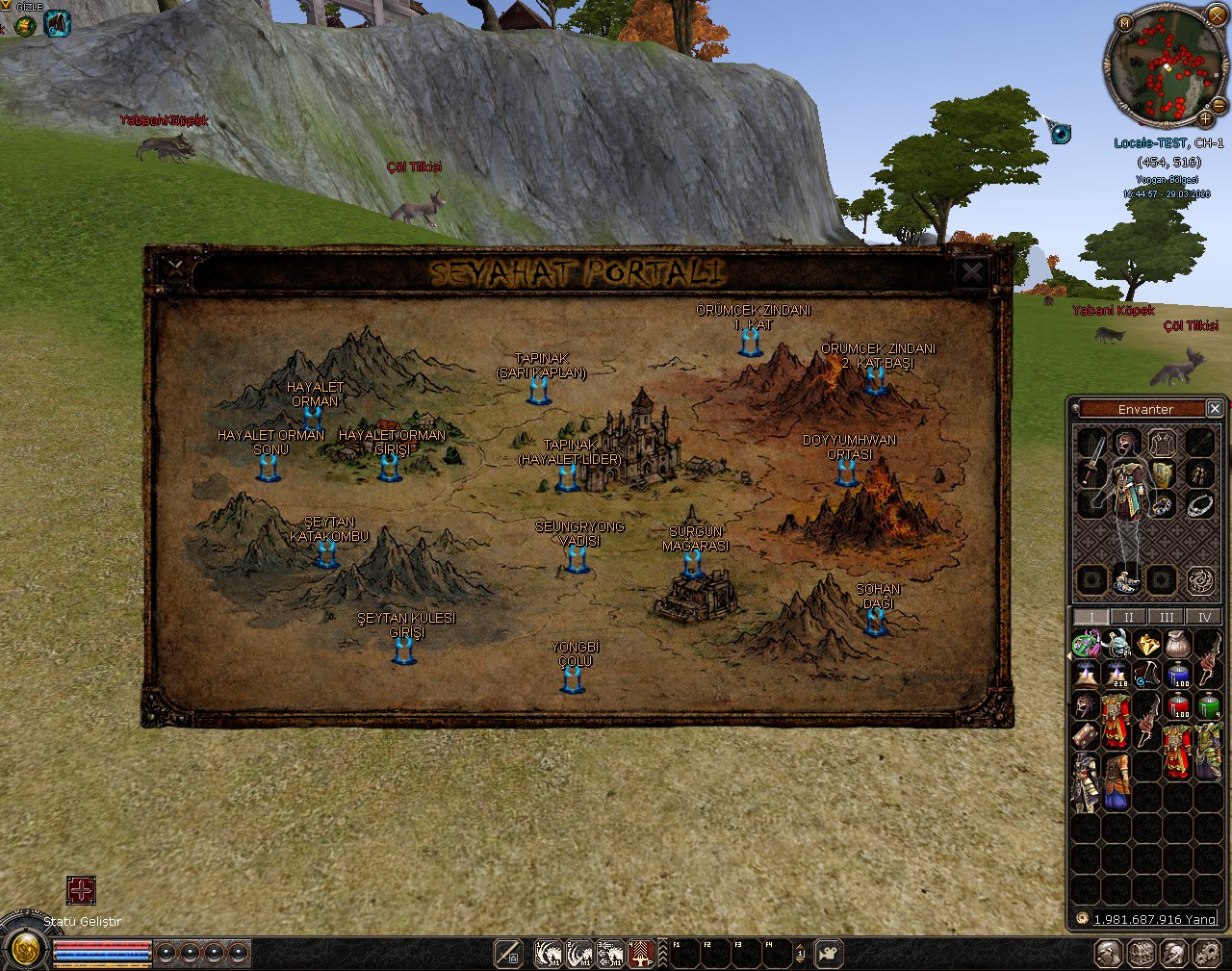Viewport: 1232px width, 971px height.
Task: Select the Hayalet Orman Girişi portal marker
Action: 389,468
